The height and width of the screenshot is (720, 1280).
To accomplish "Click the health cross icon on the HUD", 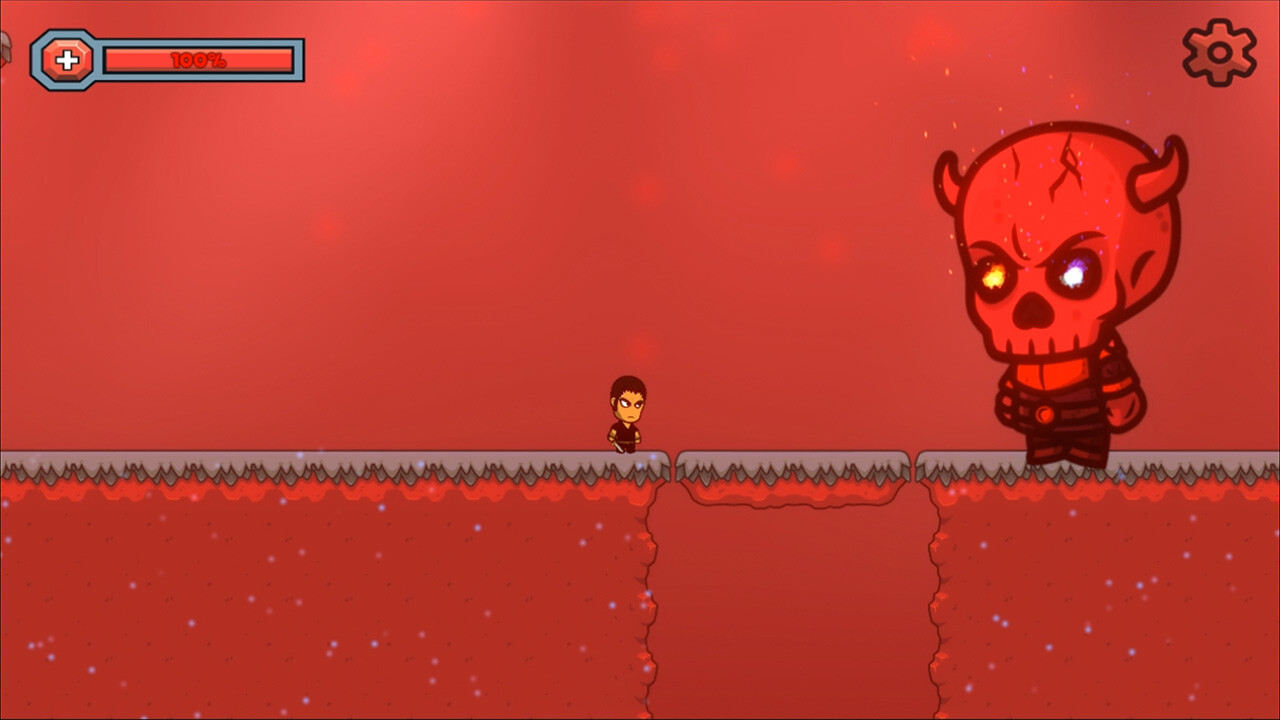I will tap(68, 58).
